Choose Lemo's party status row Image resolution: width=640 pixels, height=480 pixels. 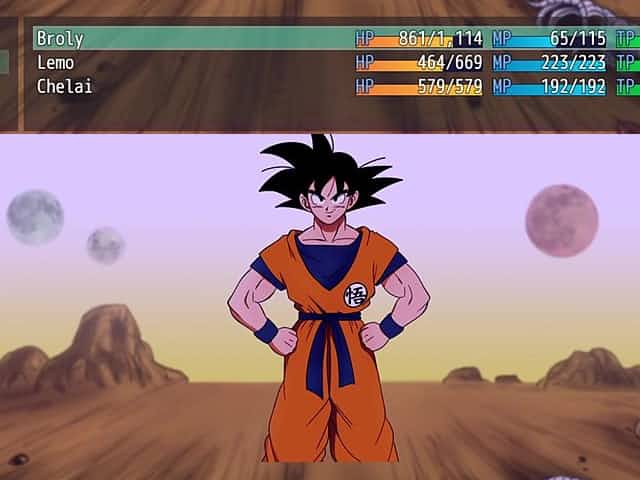point(56,62)
